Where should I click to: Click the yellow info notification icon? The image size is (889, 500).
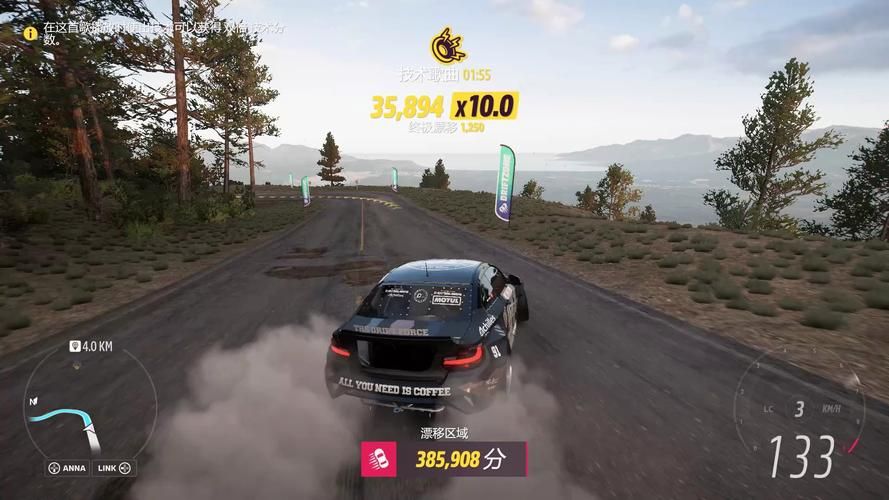(x=30, y=32)
